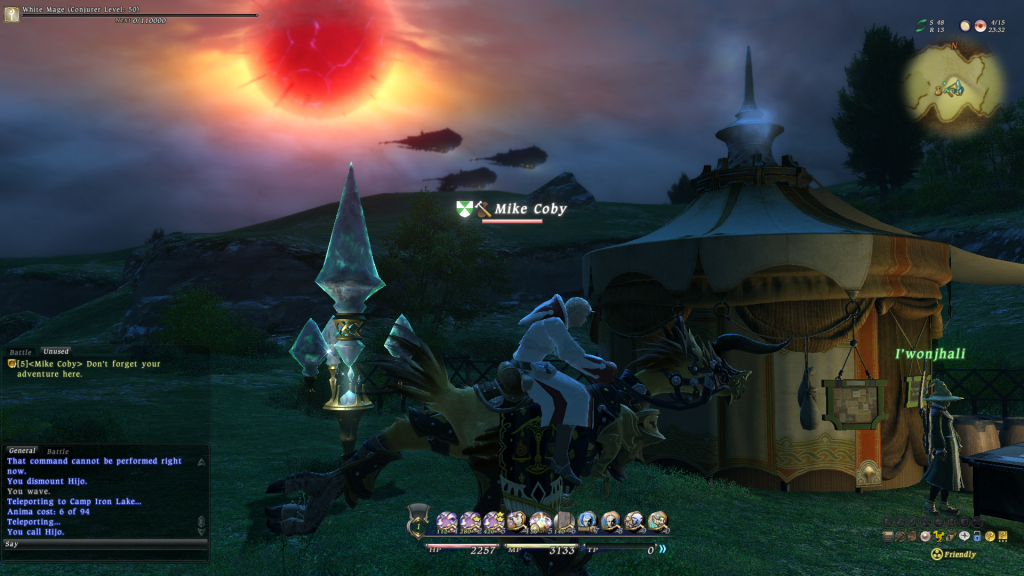
Task: Click the Say chat input field
Action: pos(100,544)
